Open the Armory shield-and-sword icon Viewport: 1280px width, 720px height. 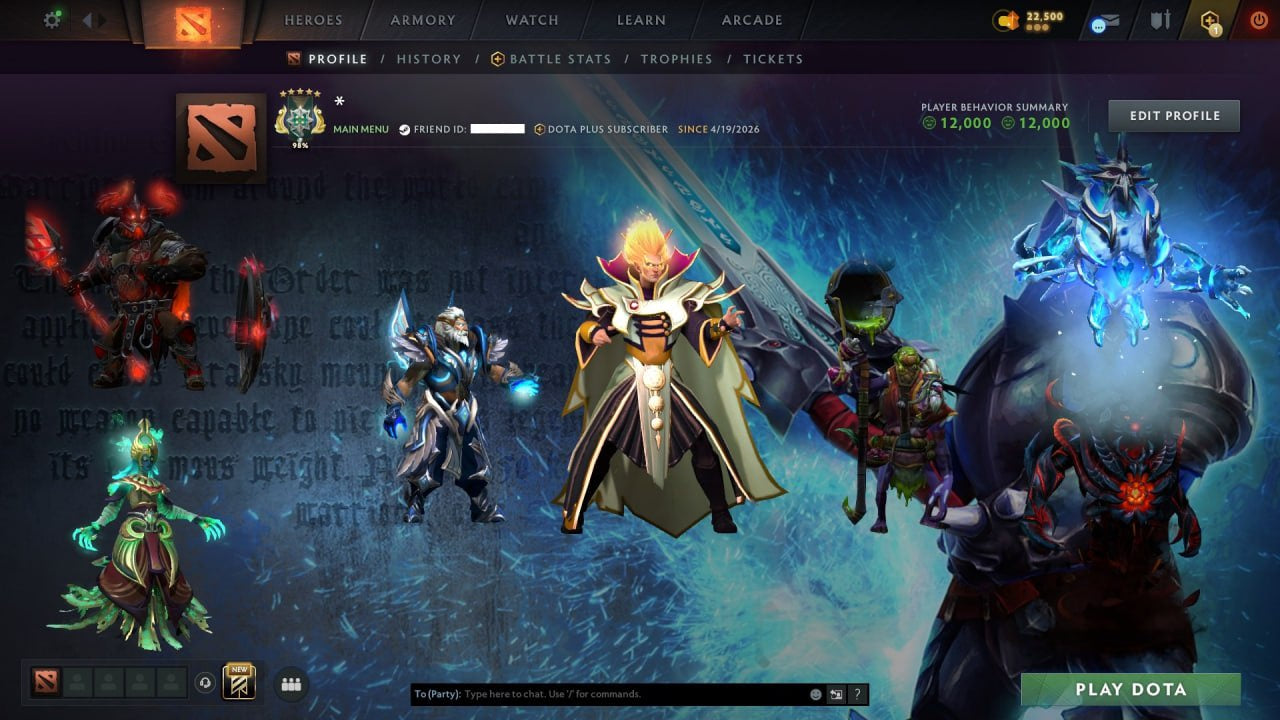pyautogui.click(x=1161, y=20)
